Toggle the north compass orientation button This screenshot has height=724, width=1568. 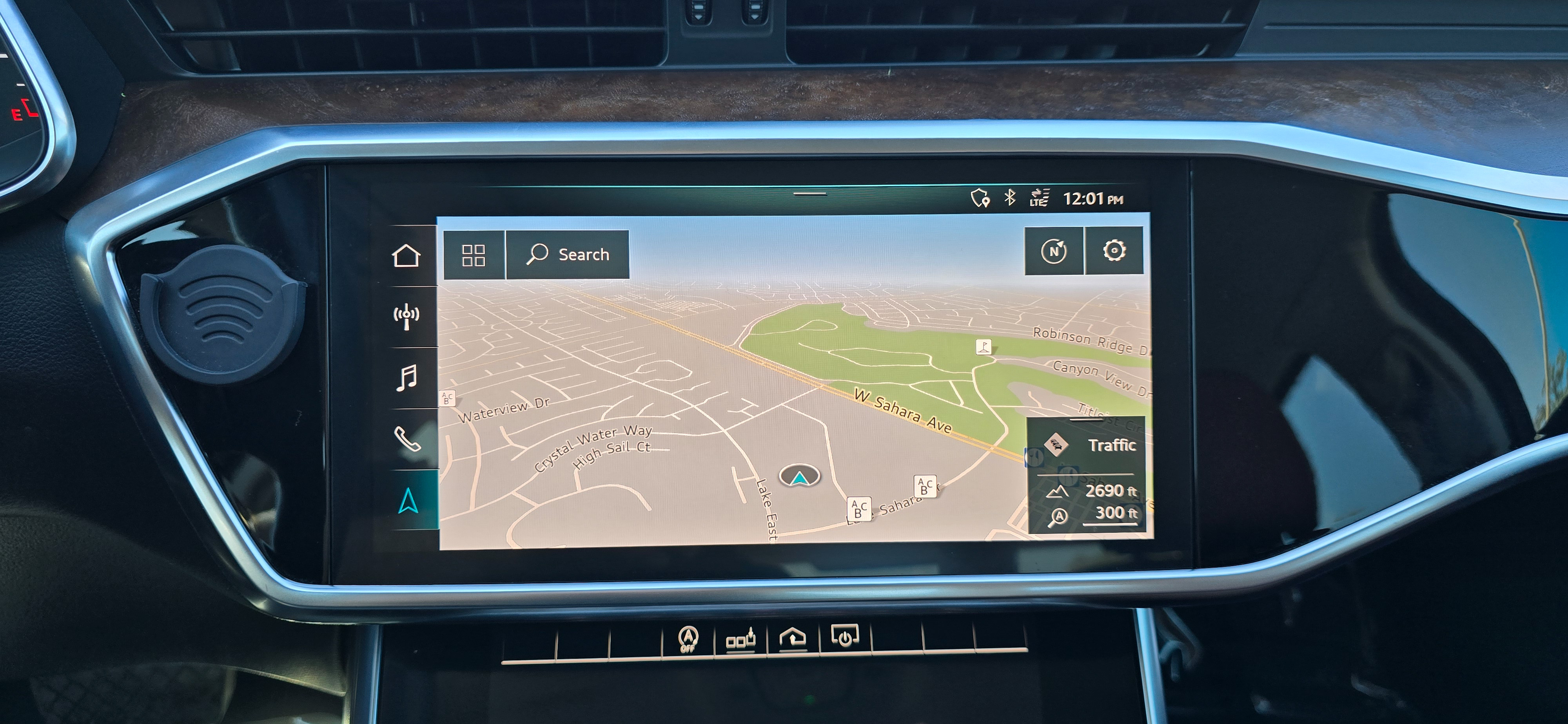(1054, 251)
